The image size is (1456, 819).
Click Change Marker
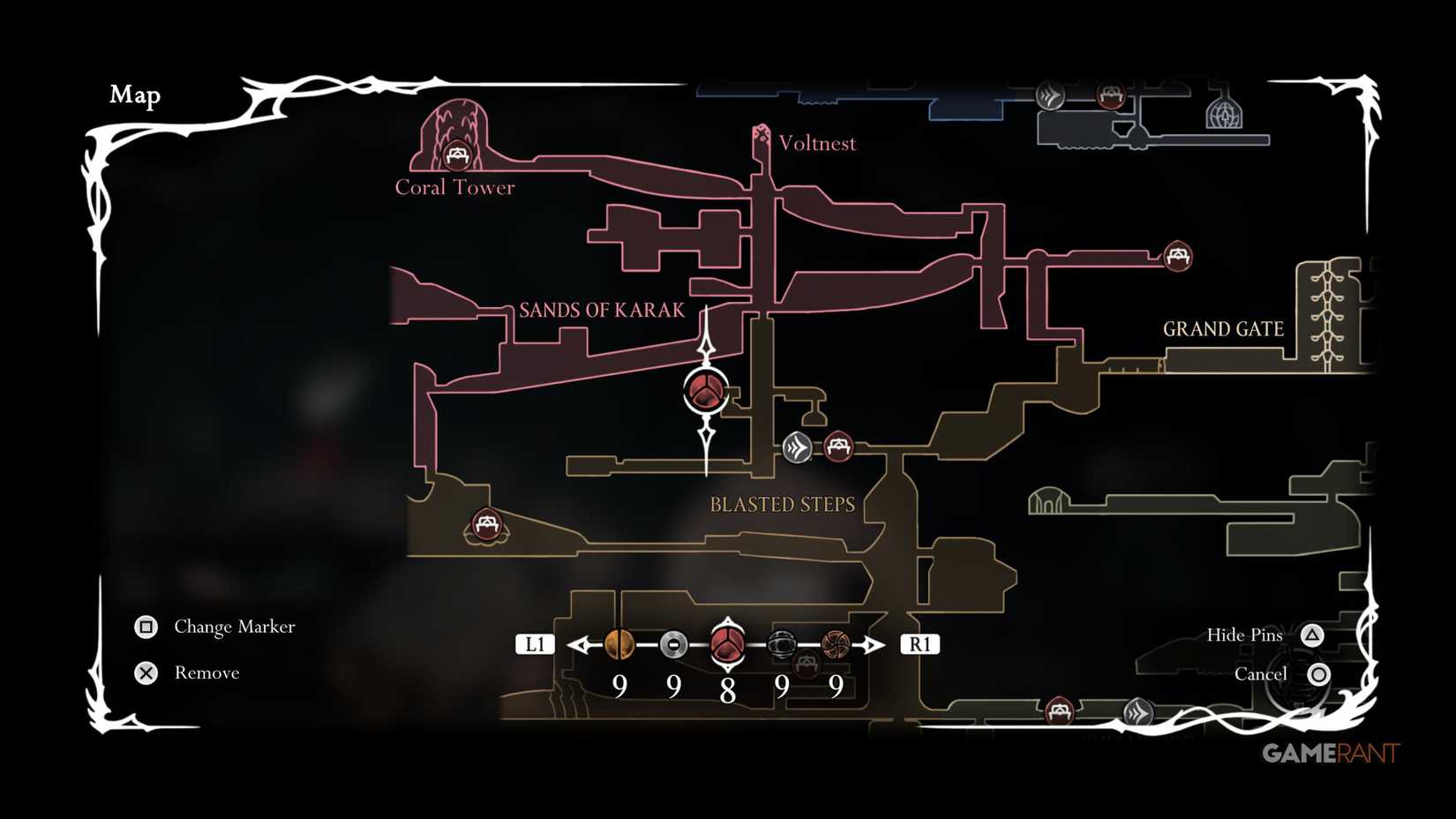point(234,627)
